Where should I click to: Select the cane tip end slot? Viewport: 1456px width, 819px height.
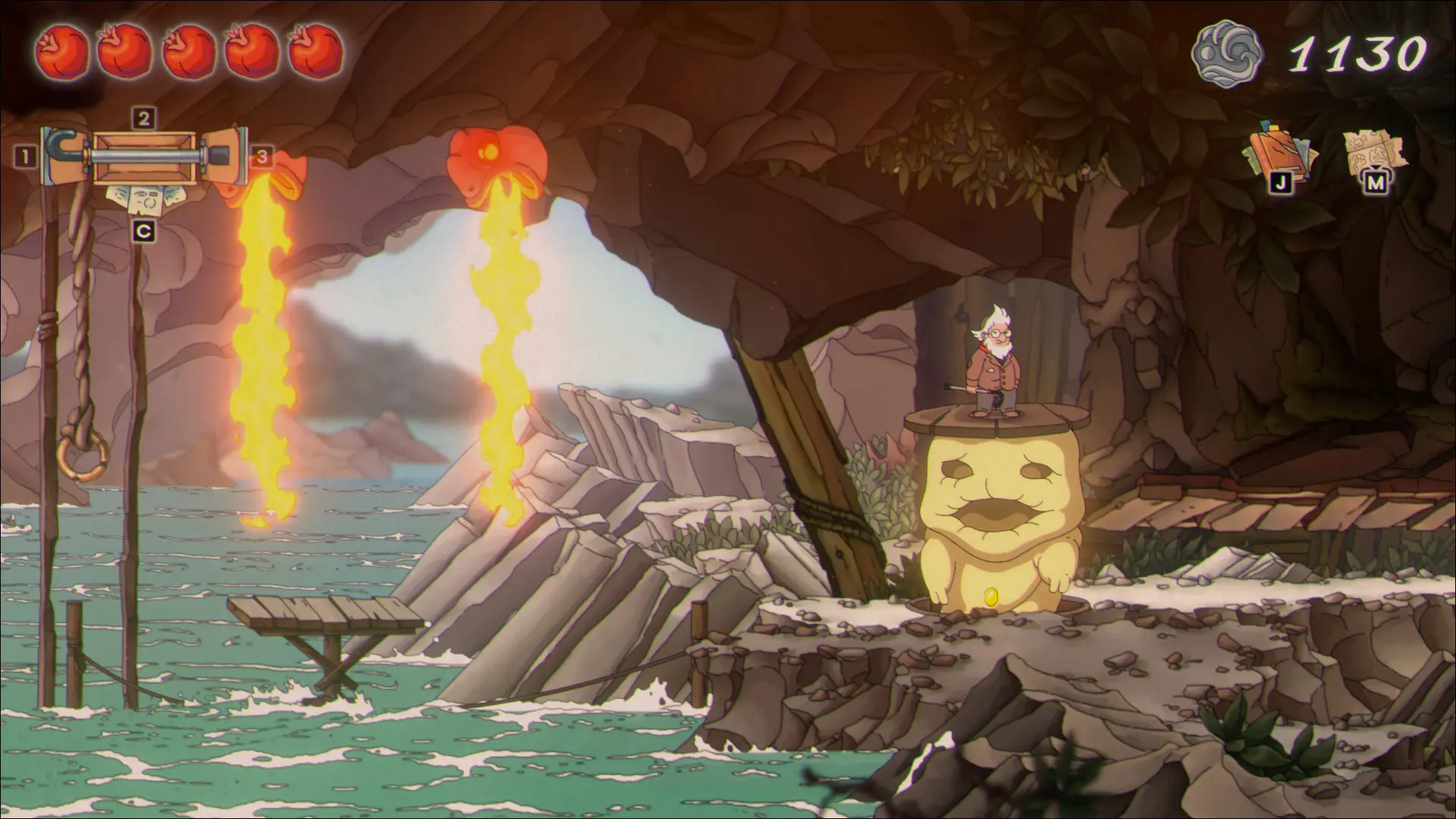tap(225, 155)
